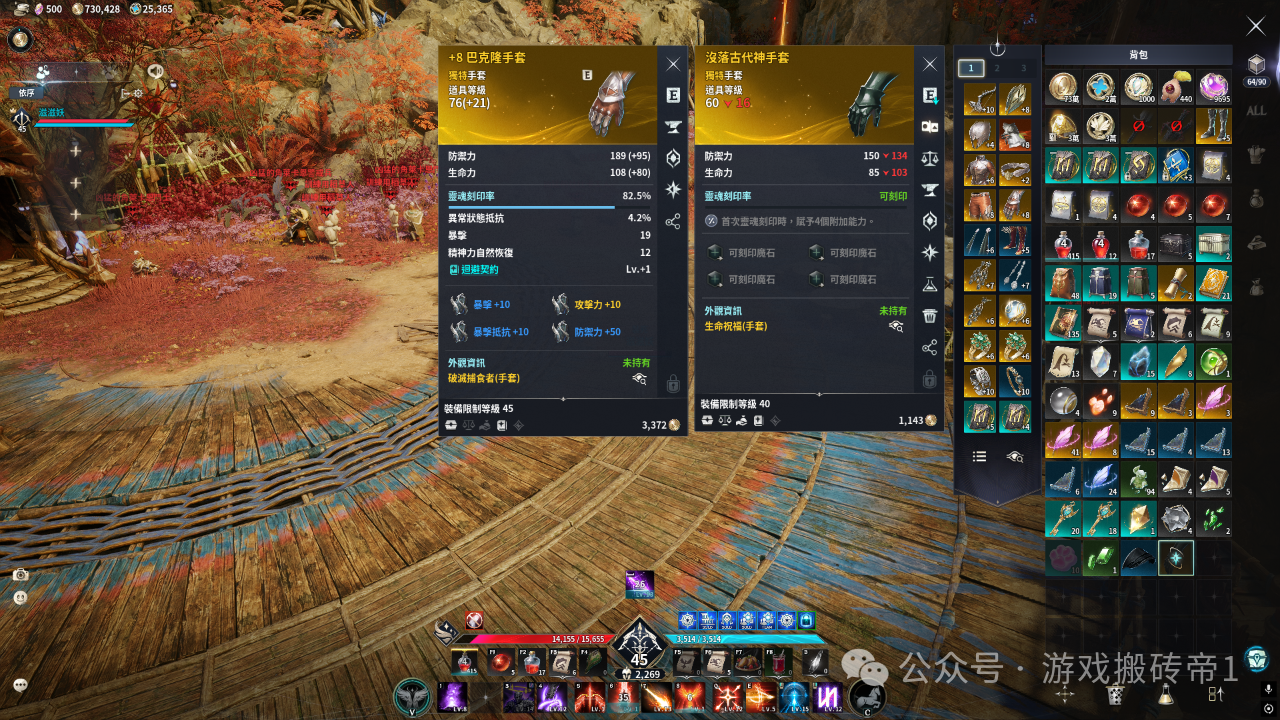Image resolution: width=1280 pixels, height=720 pixels.
Task: Select the purple orb item with 9695
Action: [x=1214, y=88]
